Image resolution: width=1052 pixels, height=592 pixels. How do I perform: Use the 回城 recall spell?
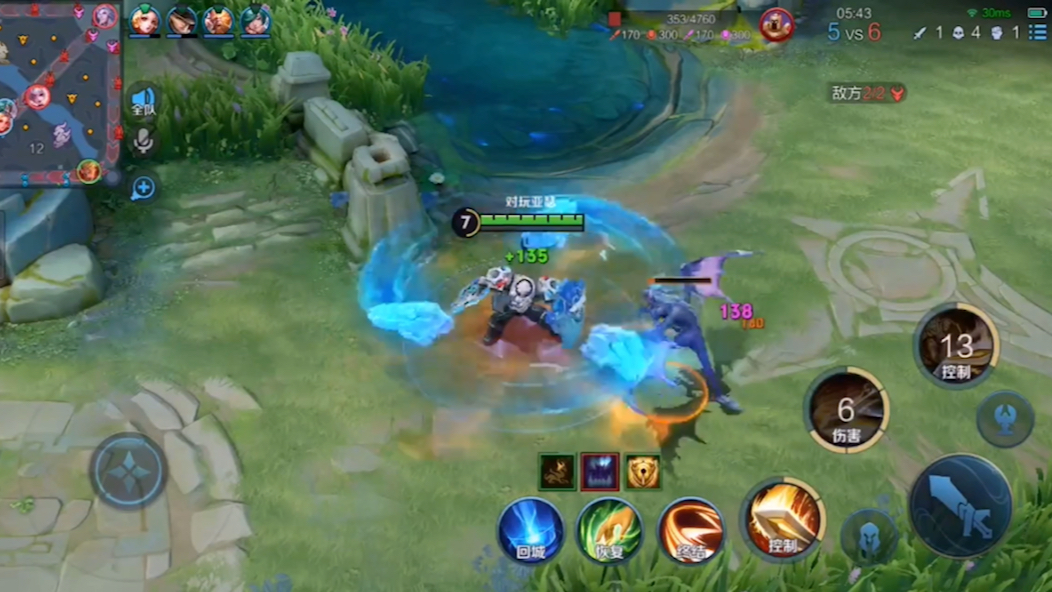[531, 529]
